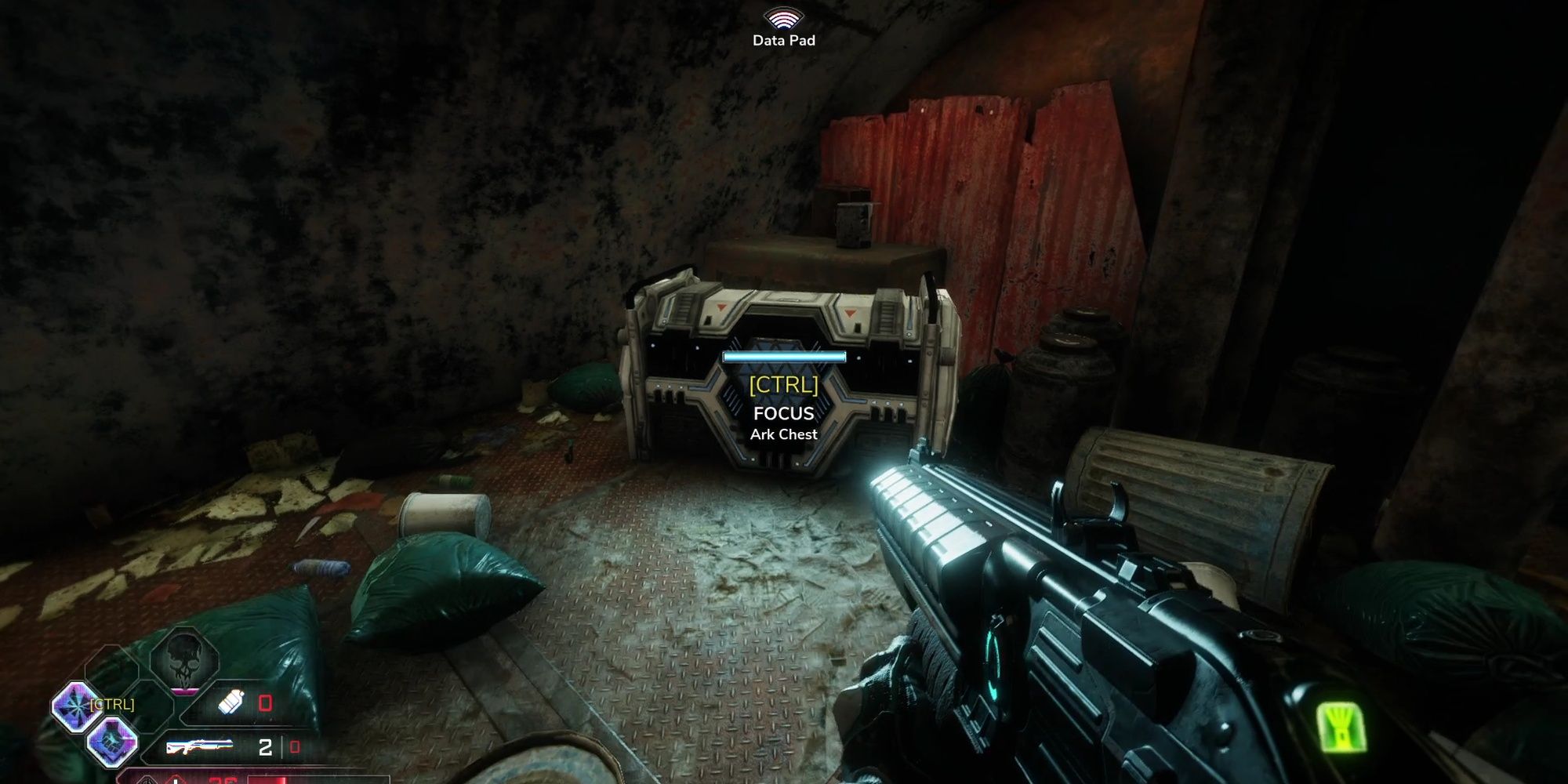The height and width of the screenshot is (784, 1568).
Task: Click the red health diamond icon
Action: (x=176, y=780)
